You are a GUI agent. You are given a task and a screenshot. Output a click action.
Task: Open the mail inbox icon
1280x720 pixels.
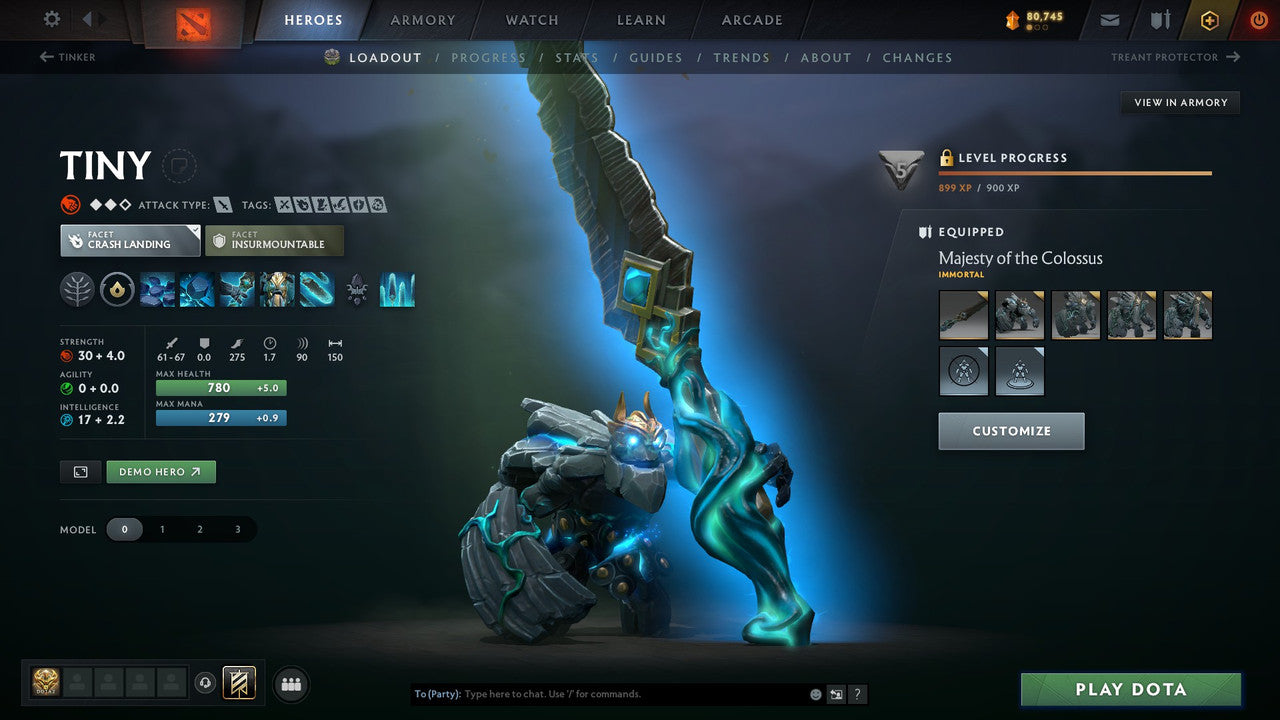tap(1108, 20)
